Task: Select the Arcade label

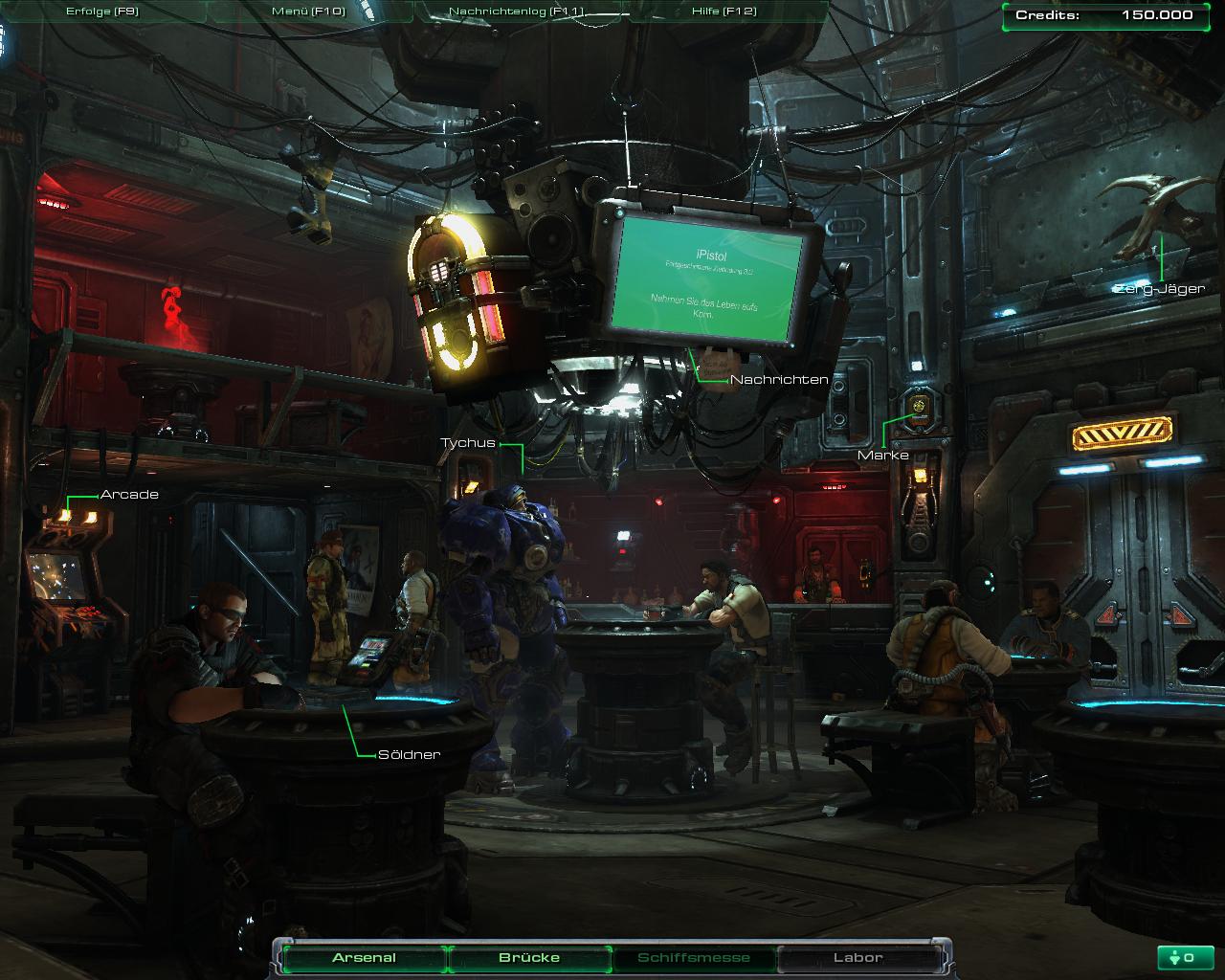Action: point(129,495)
